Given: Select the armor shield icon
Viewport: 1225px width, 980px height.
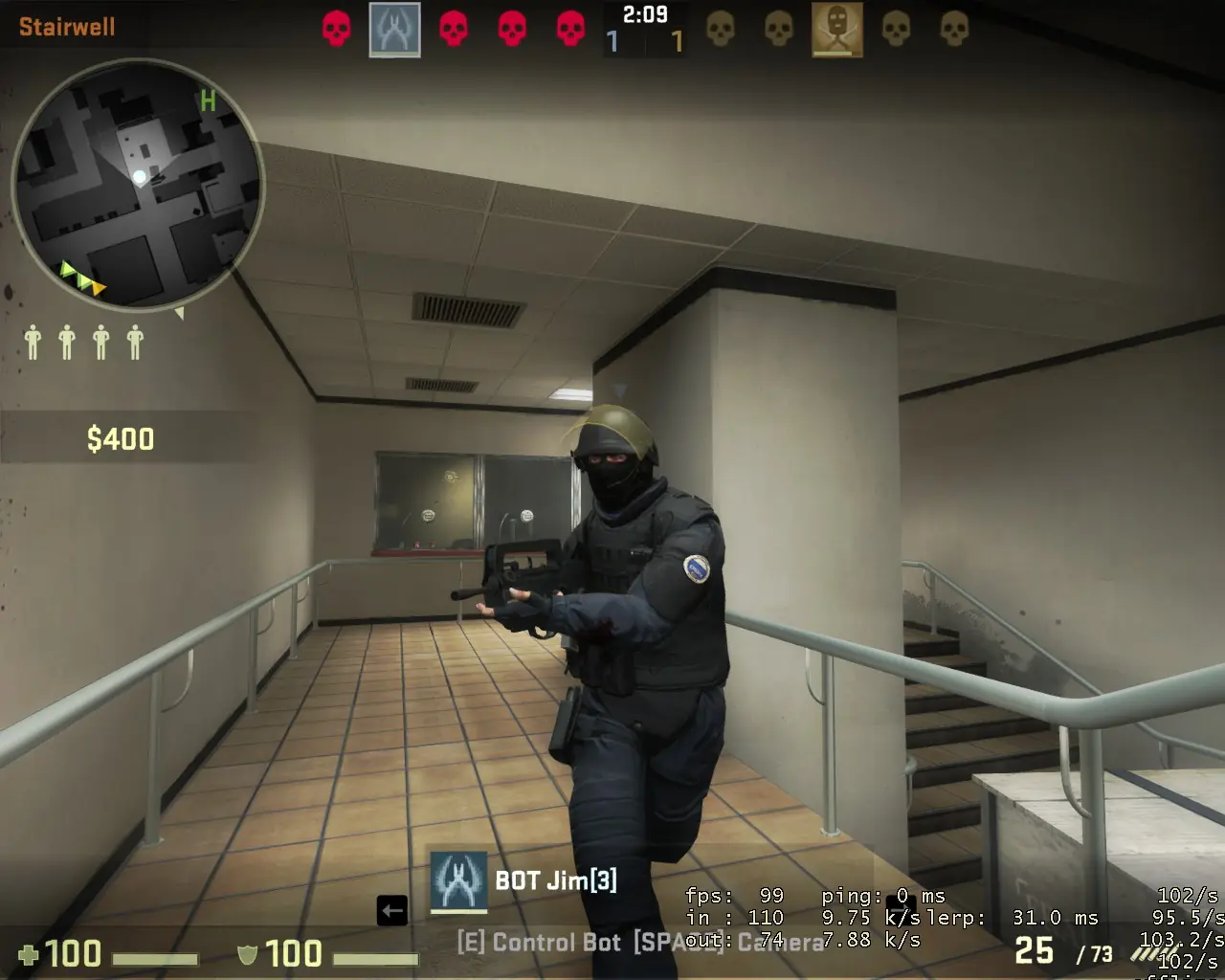Looking at the screenshot, I should point(248,955).
